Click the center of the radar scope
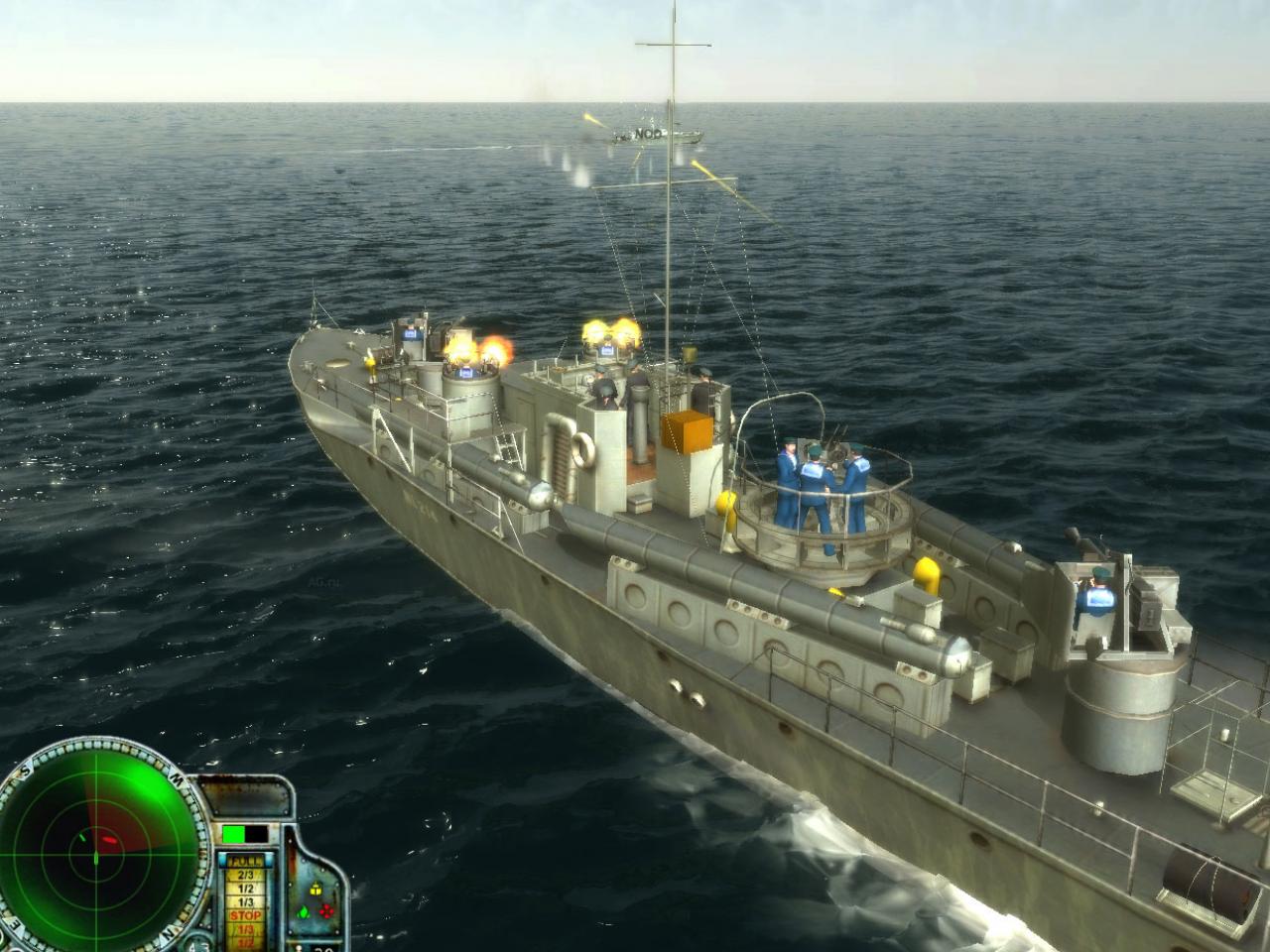The image size is (1270, 952). click(96, 854)
